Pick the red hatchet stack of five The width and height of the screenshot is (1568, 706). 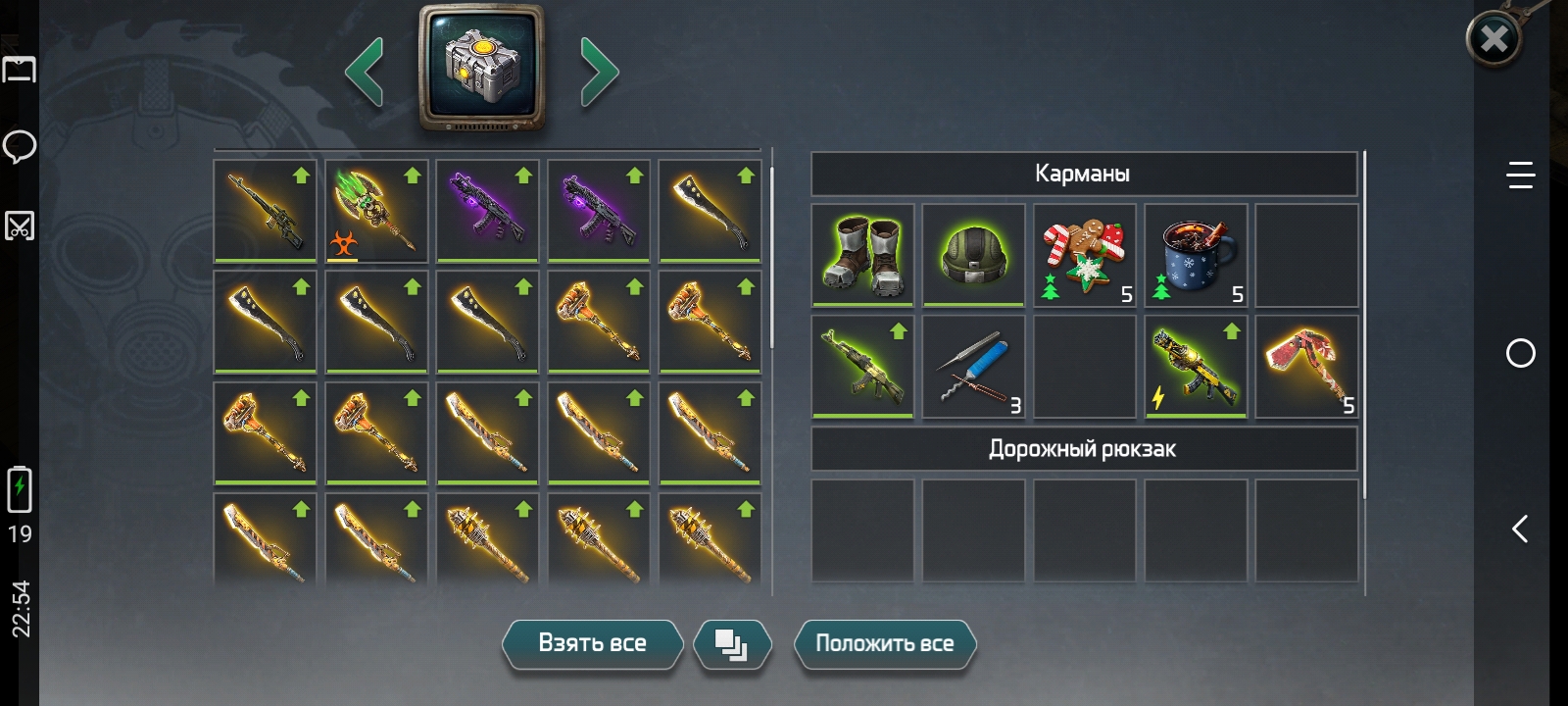(1306, 367)
